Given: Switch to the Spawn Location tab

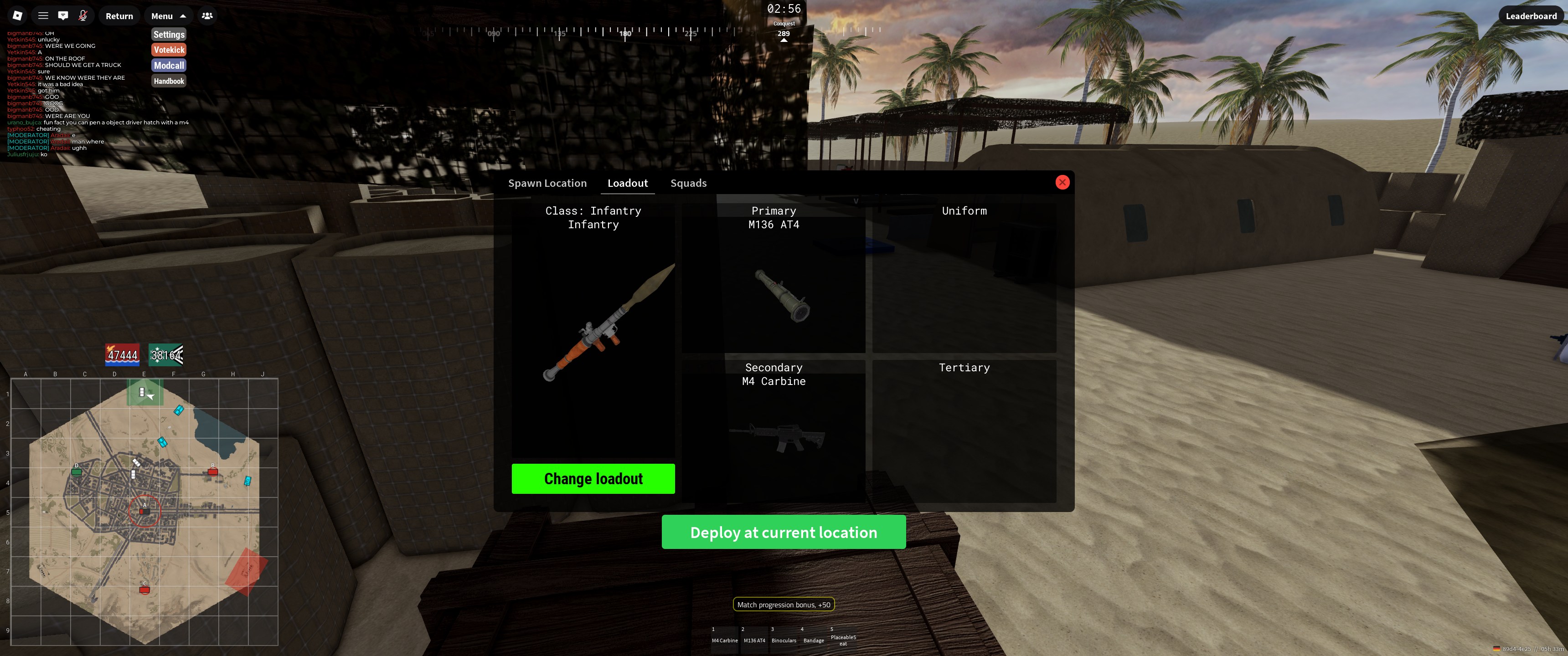Looking at the screenshot, I should coord(547,183).
